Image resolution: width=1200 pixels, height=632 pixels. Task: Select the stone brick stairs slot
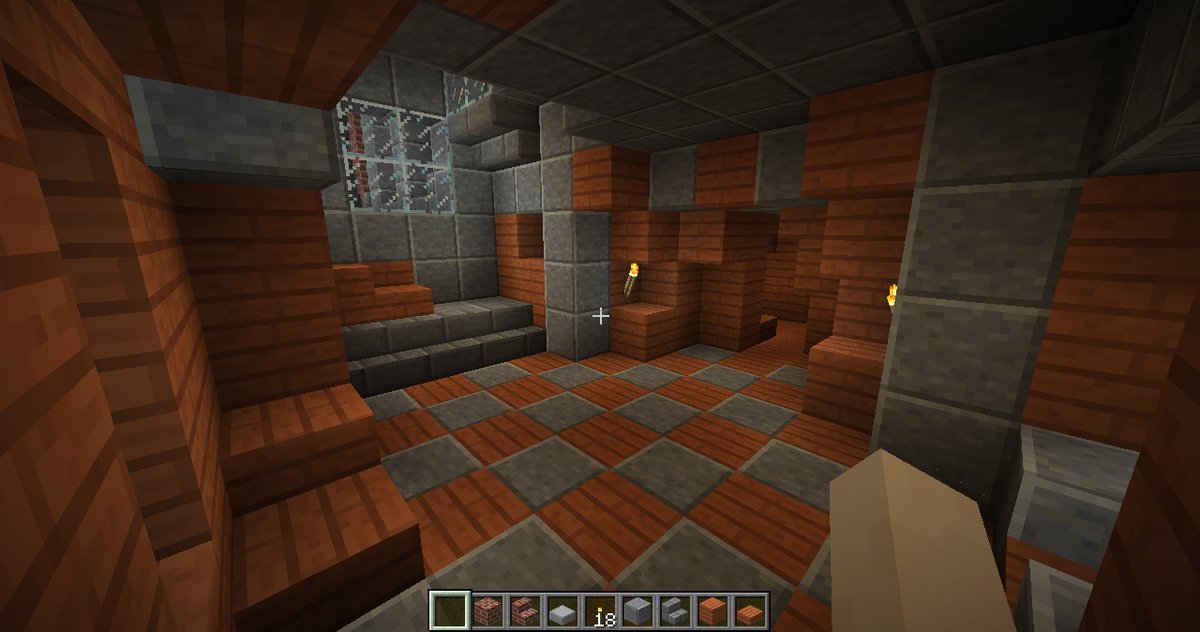[x=674, y=609]
